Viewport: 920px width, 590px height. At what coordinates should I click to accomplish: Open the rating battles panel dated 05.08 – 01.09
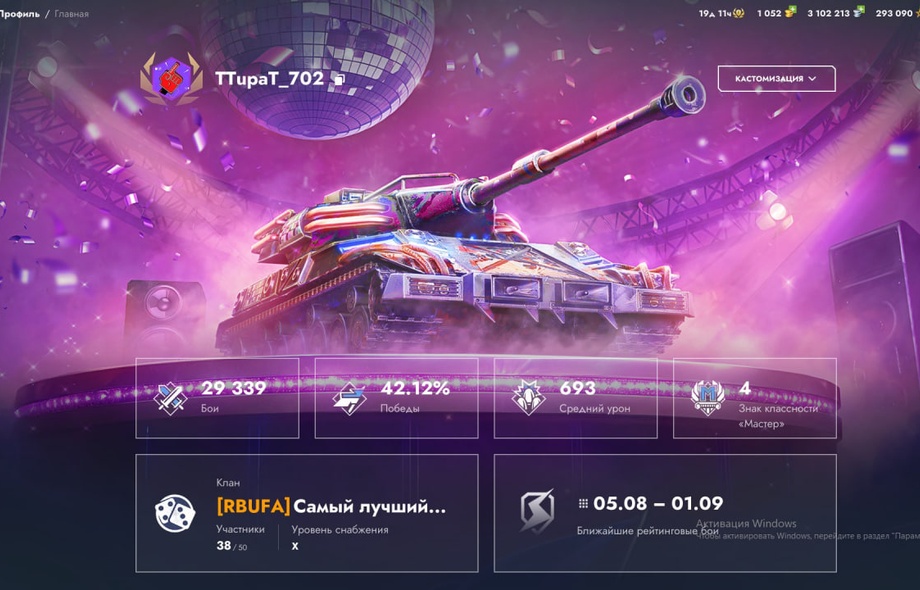(665, 513)
